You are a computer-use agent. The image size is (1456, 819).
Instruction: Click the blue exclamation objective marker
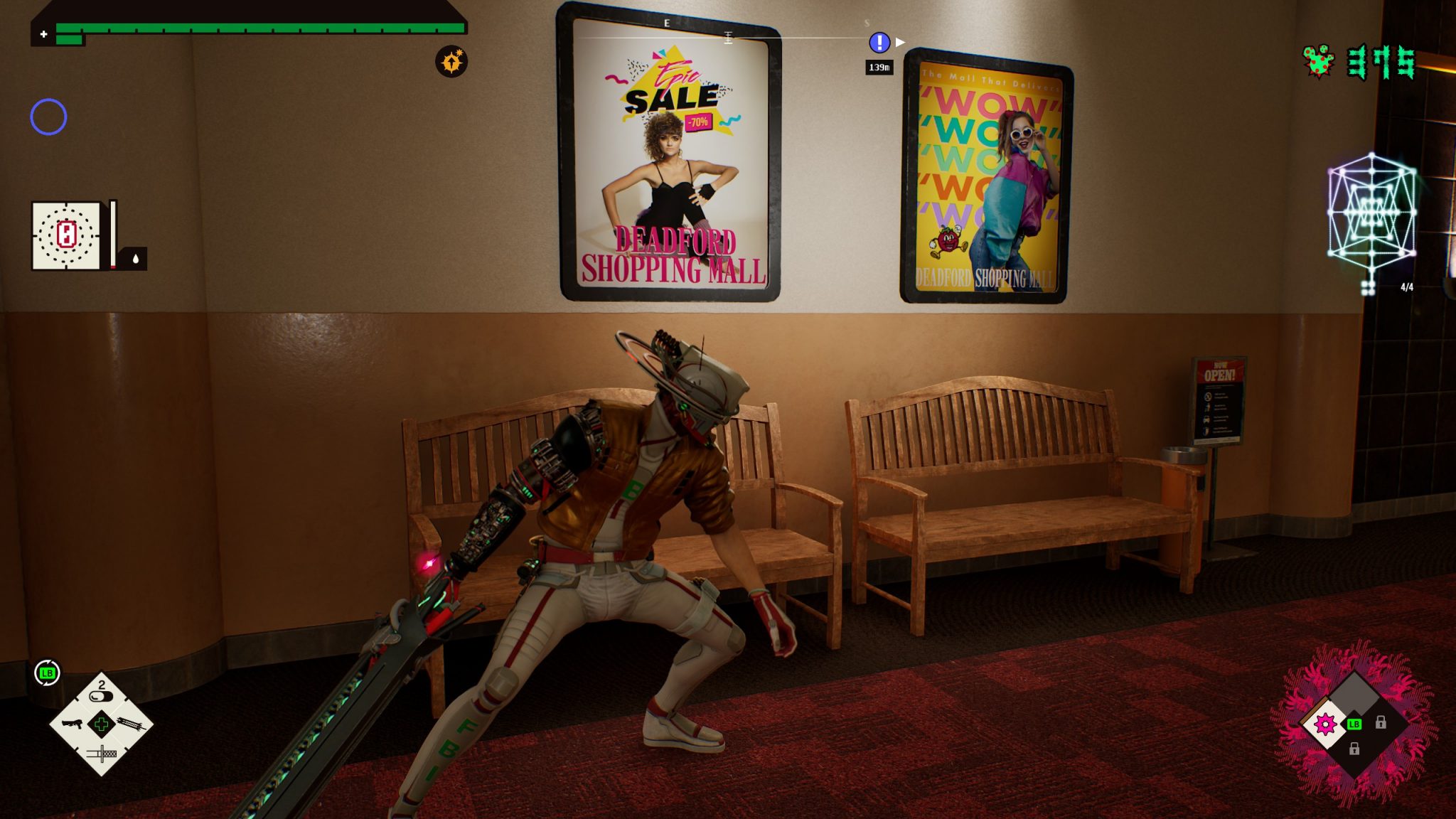click(879, 43)
